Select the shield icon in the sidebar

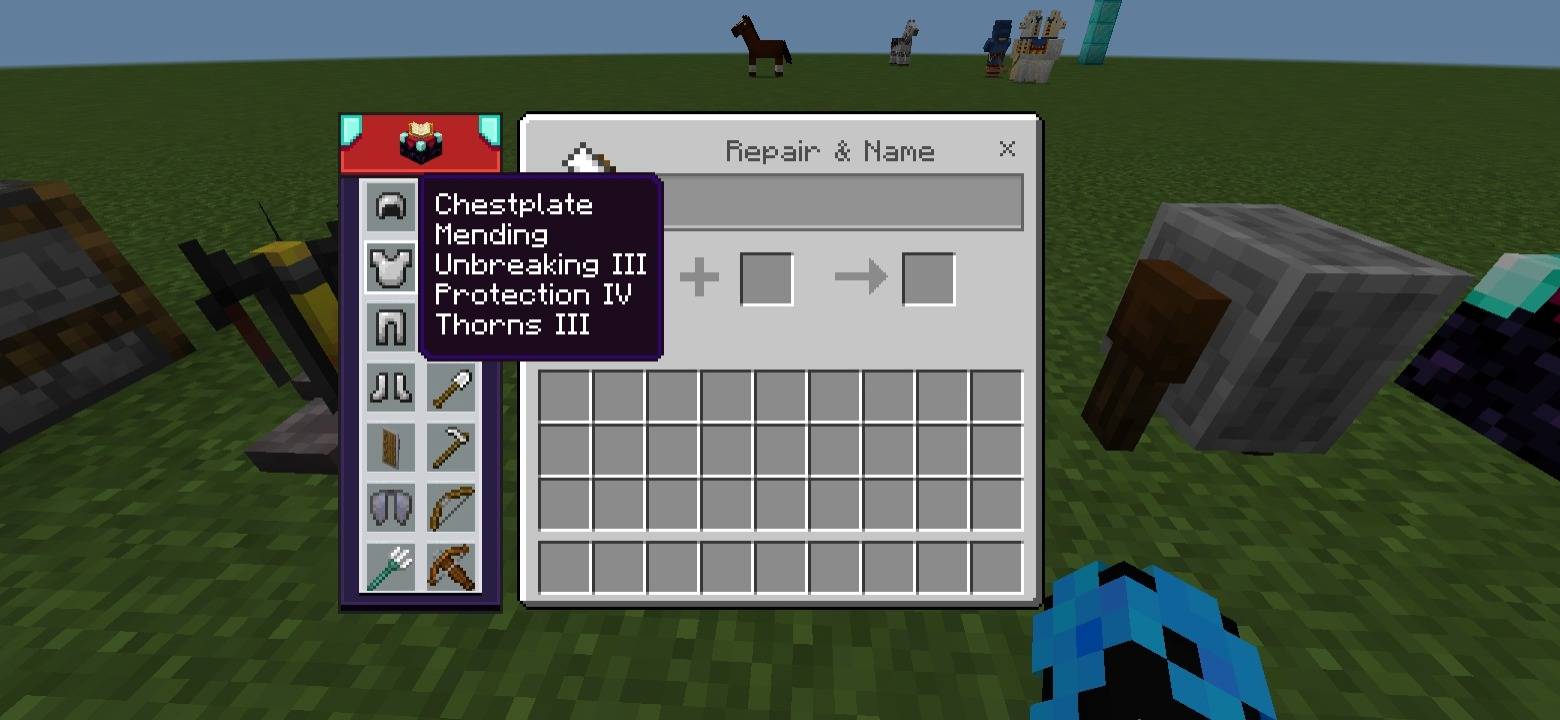coord(390,446)
